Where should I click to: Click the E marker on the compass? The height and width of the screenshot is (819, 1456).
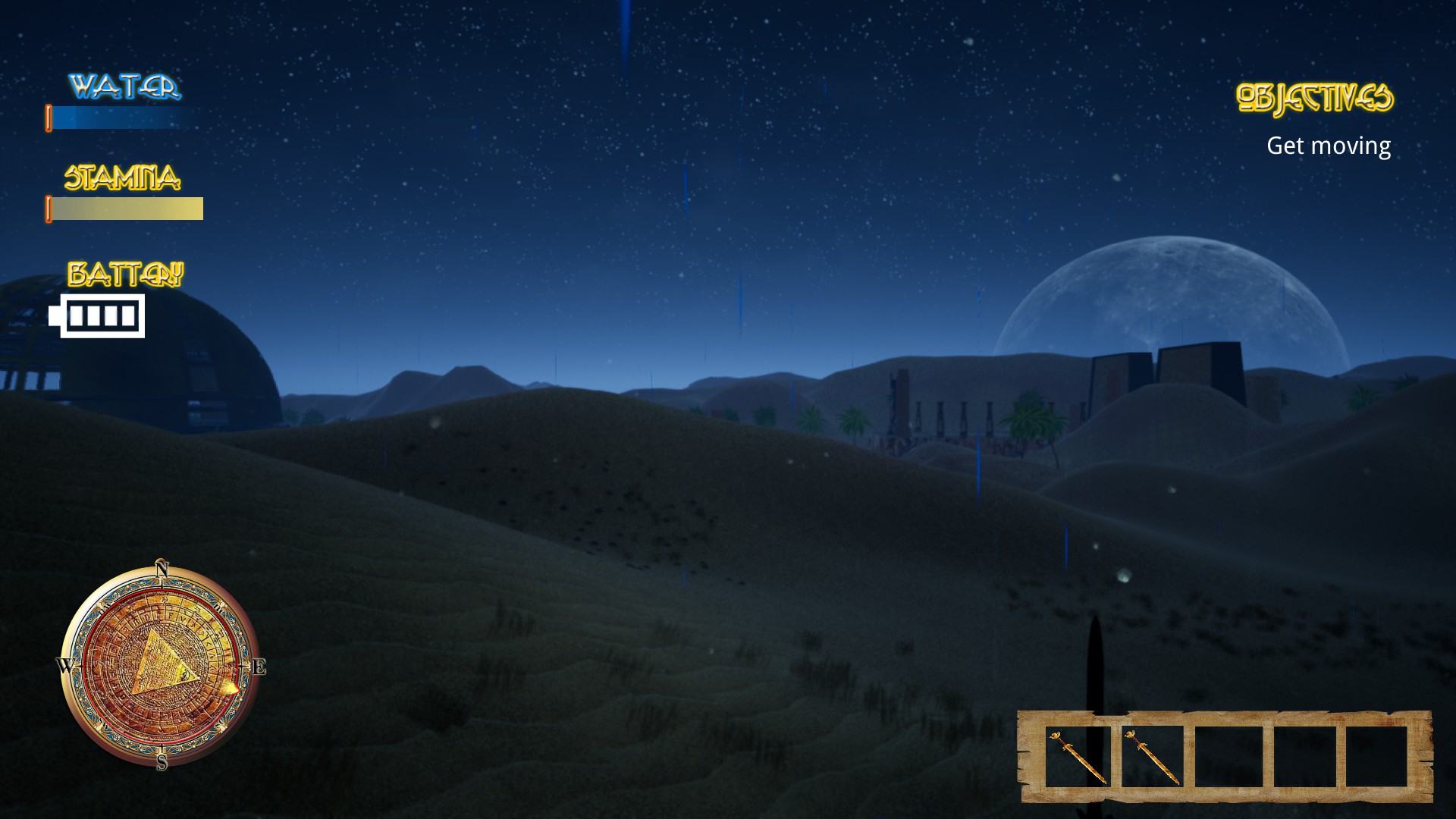(x=260, y=668)
